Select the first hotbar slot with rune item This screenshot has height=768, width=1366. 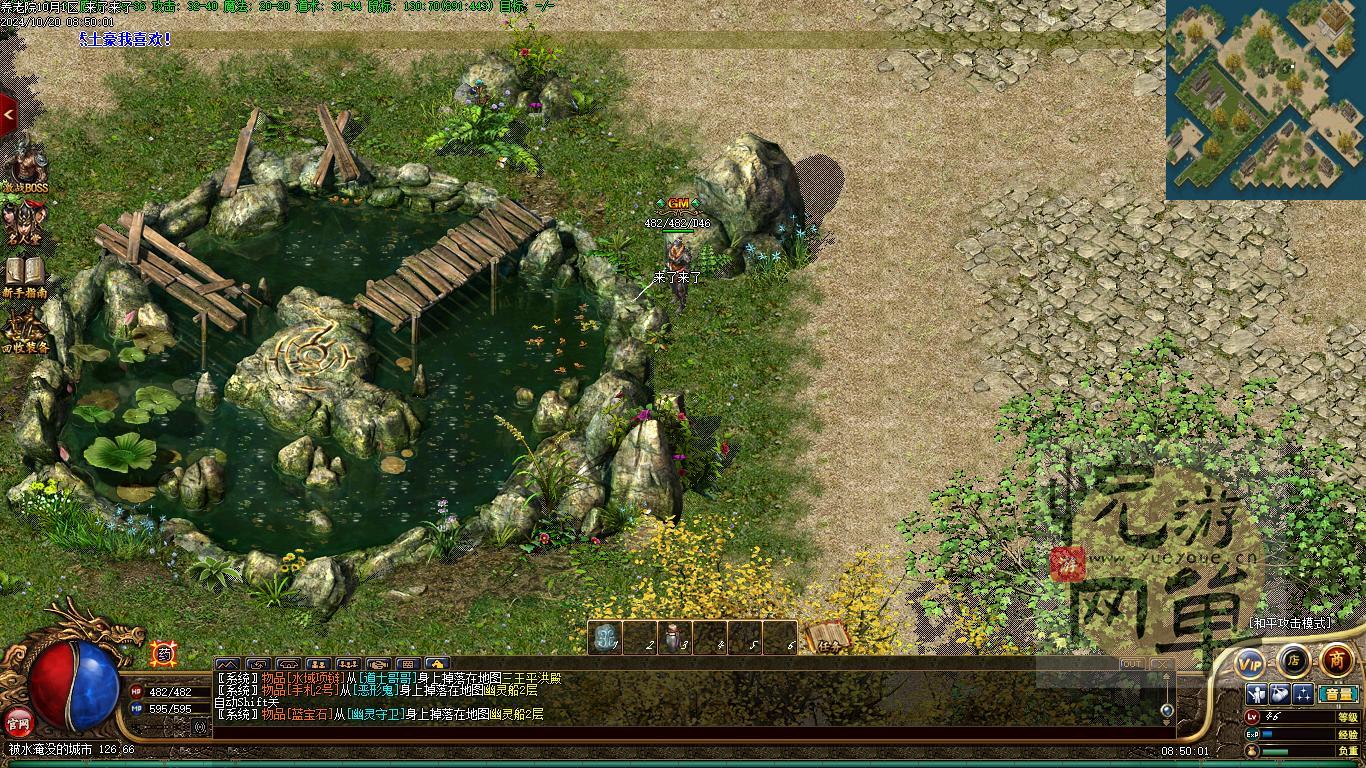click(x=605, y=638)
